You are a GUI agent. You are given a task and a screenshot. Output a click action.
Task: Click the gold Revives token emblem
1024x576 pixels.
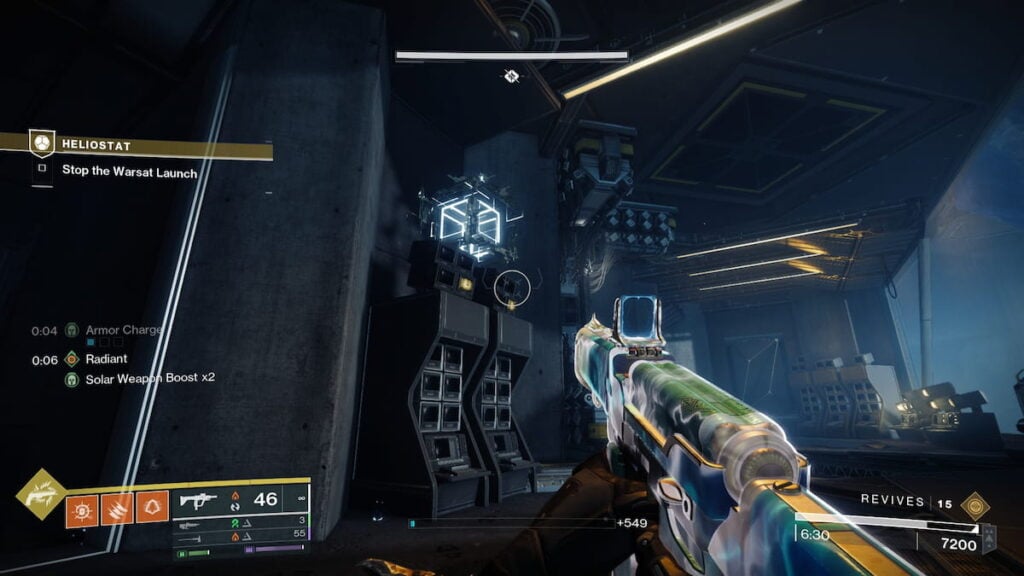click(x=975, y=504)
